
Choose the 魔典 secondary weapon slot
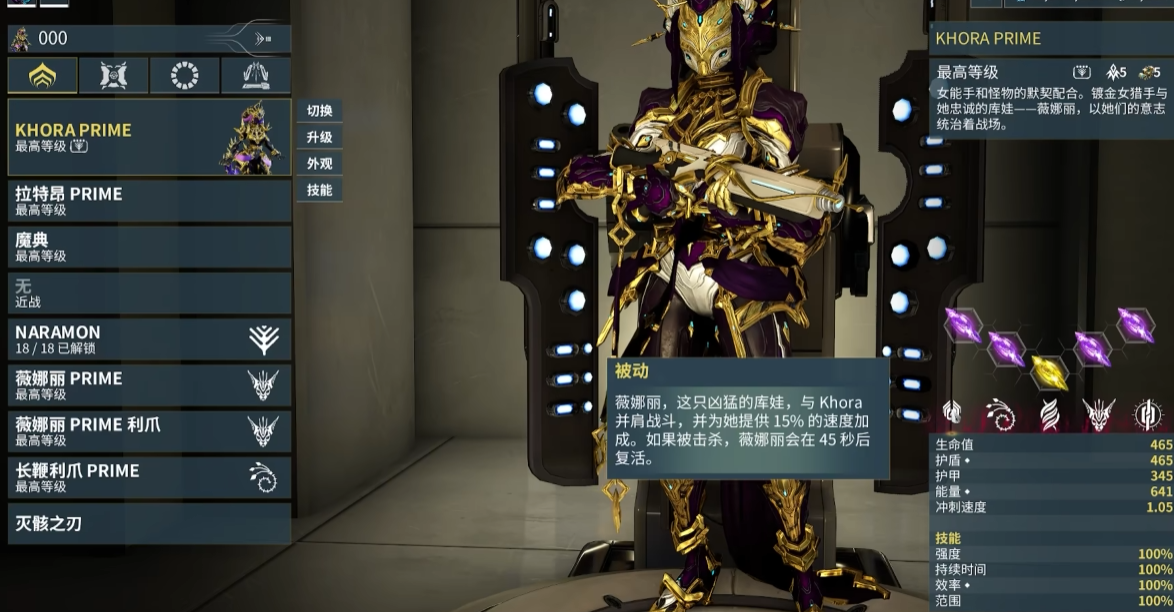(150, 247)
